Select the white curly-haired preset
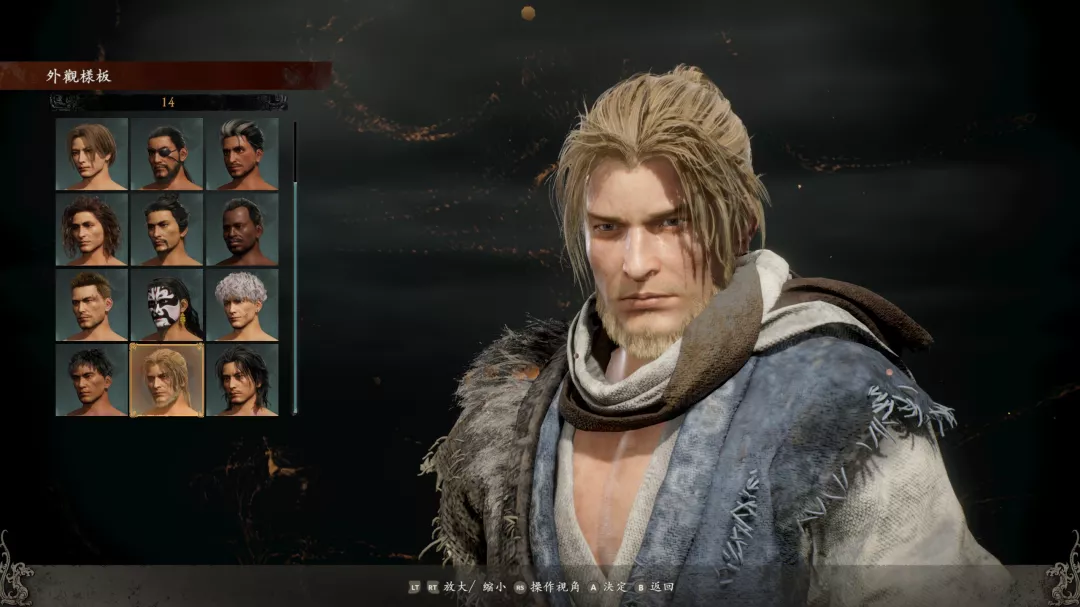 (x=242, y=305)
